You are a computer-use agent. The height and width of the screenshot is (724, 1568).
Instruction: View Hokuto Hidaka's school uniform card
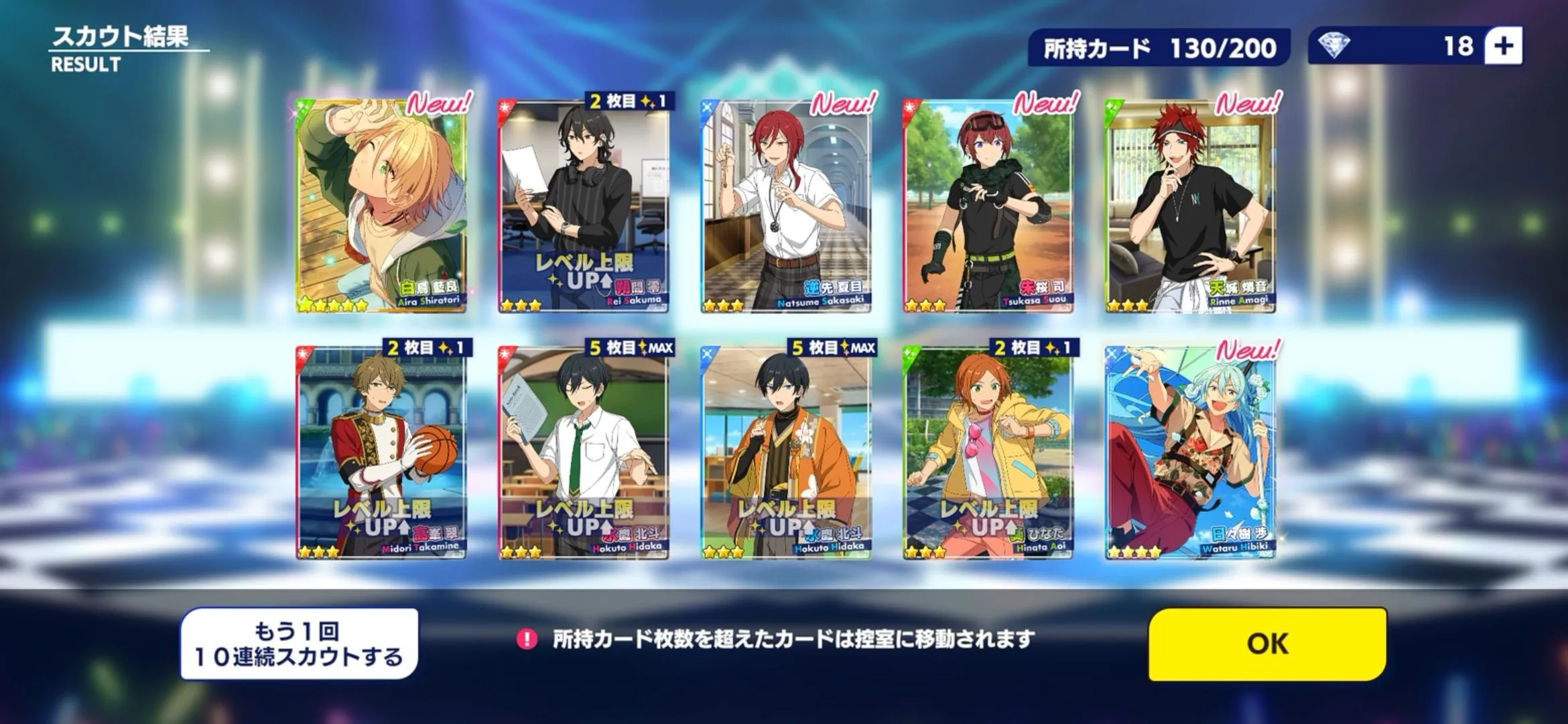click(x=584, y=452)
